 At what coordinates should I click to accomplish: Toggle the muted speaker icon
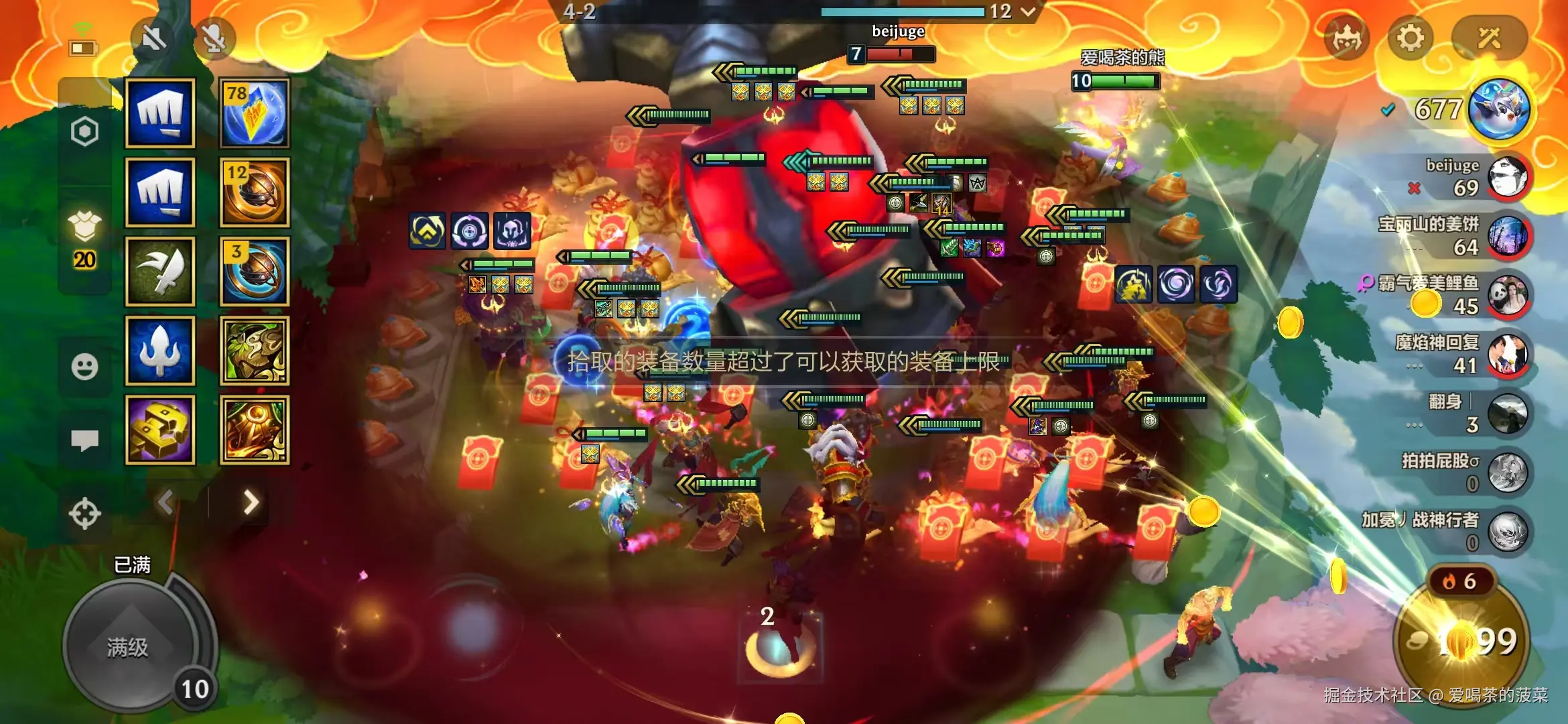pyautogui.click(x=153, y=39)
